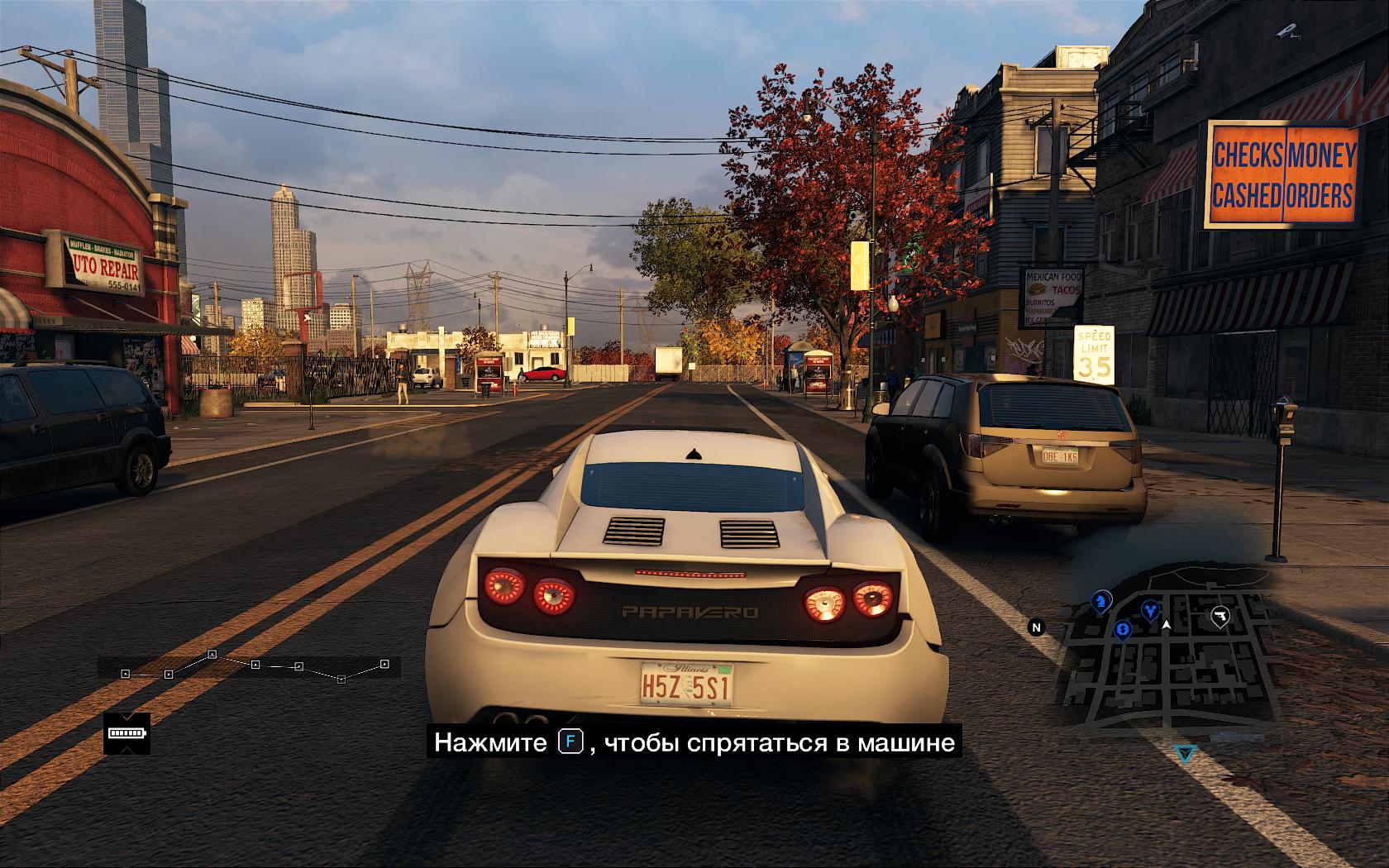The image size is (1389, 868).
Task: Click the white player arrow on the minimap
Action: (x=1167, y=625)
